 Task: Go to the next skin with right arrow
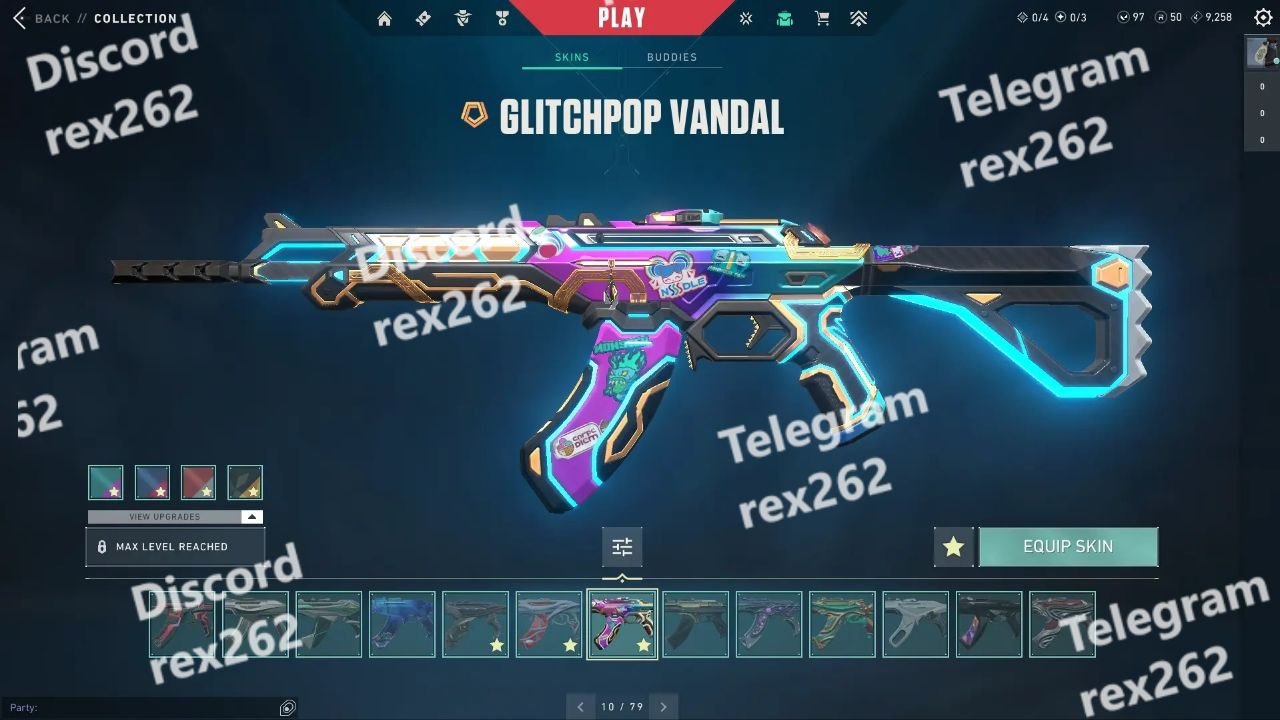pos(663,707)
